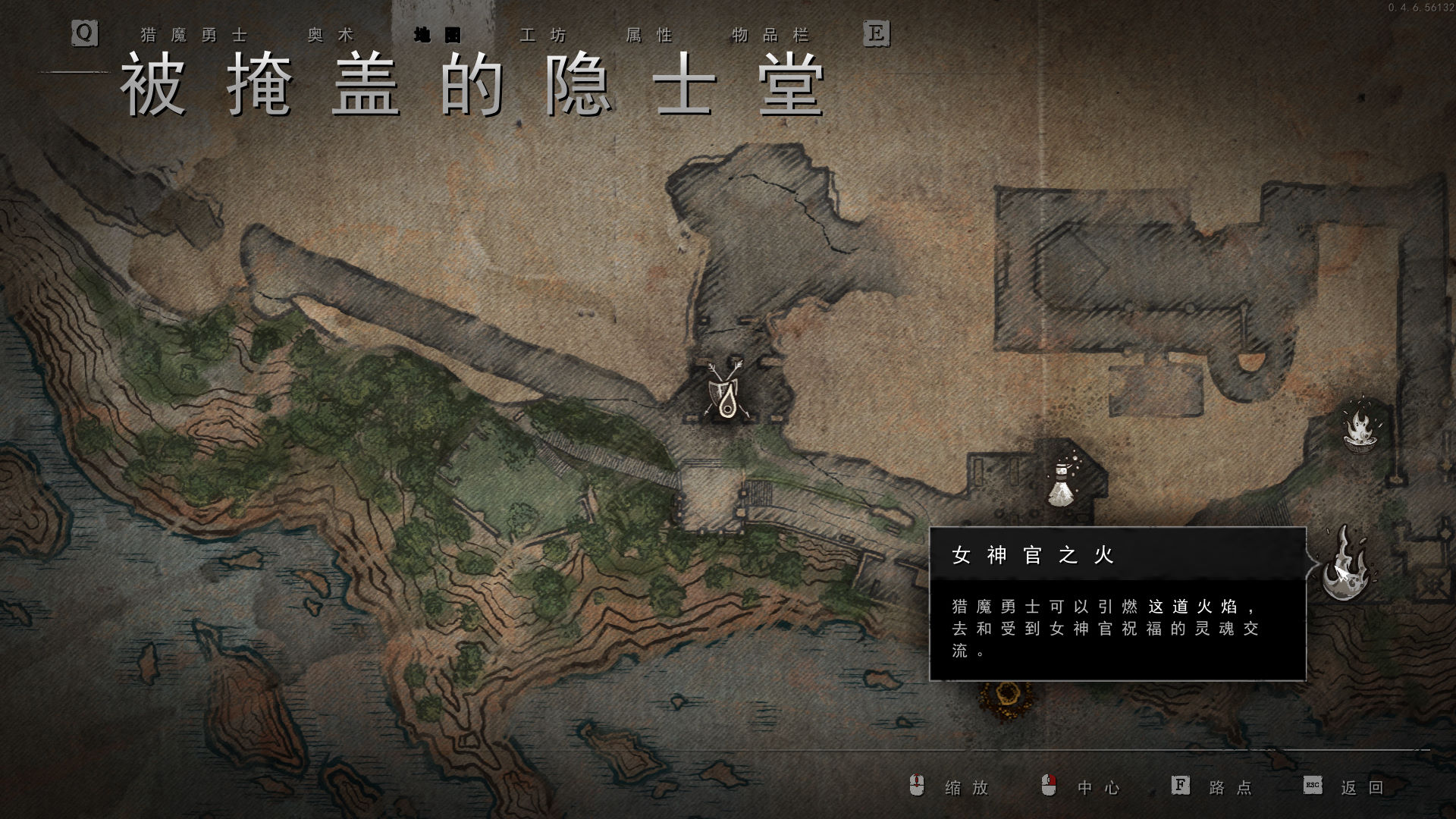Go to the 工坊 tab

(543, 36)
